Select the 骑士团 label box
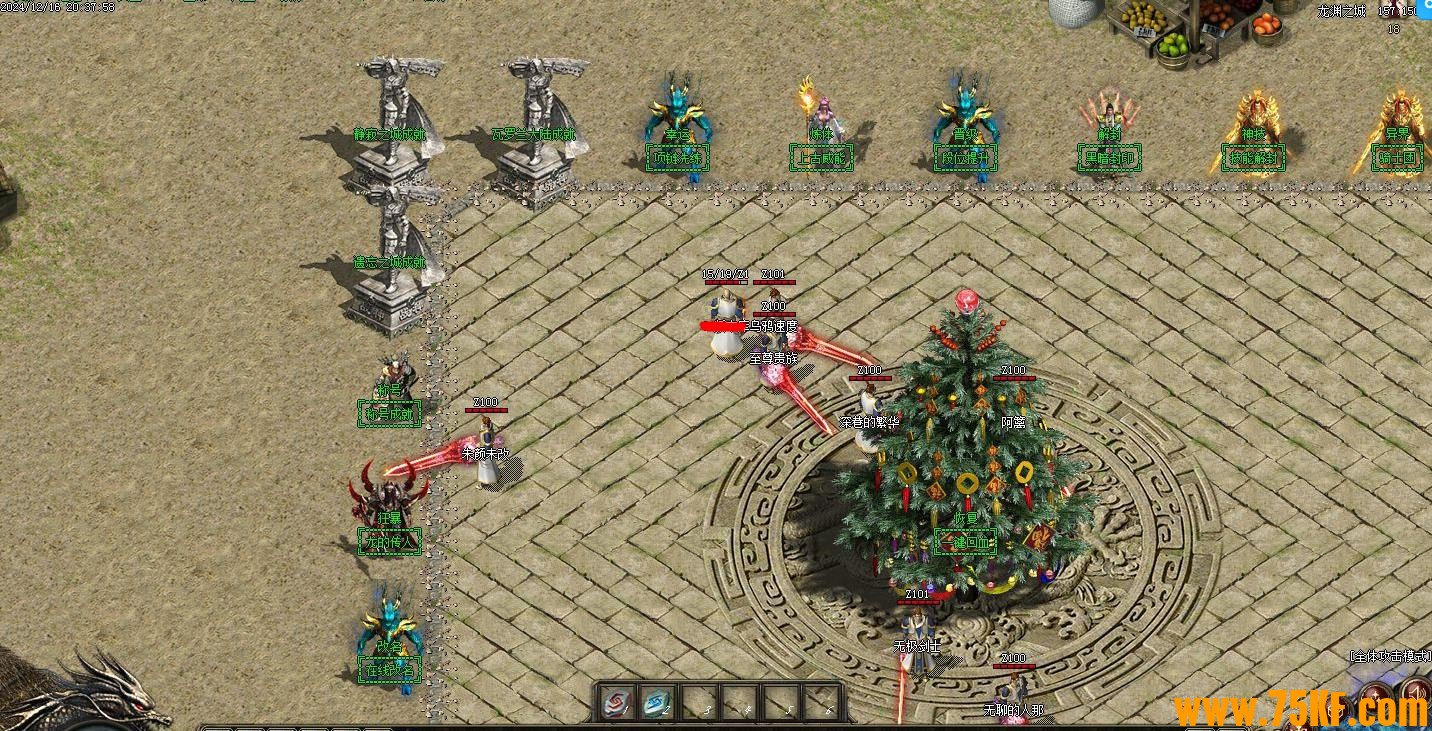The image size is (1432, 731). 1396,159
